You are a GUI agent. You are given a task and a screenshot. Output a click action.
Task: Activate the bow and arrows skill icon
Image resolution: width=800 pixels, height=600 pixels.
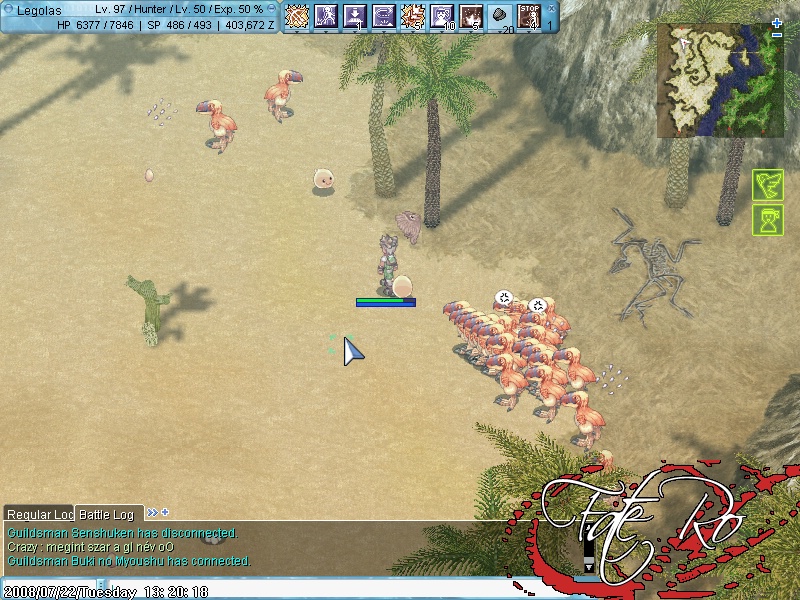click(x=297, y=16)
